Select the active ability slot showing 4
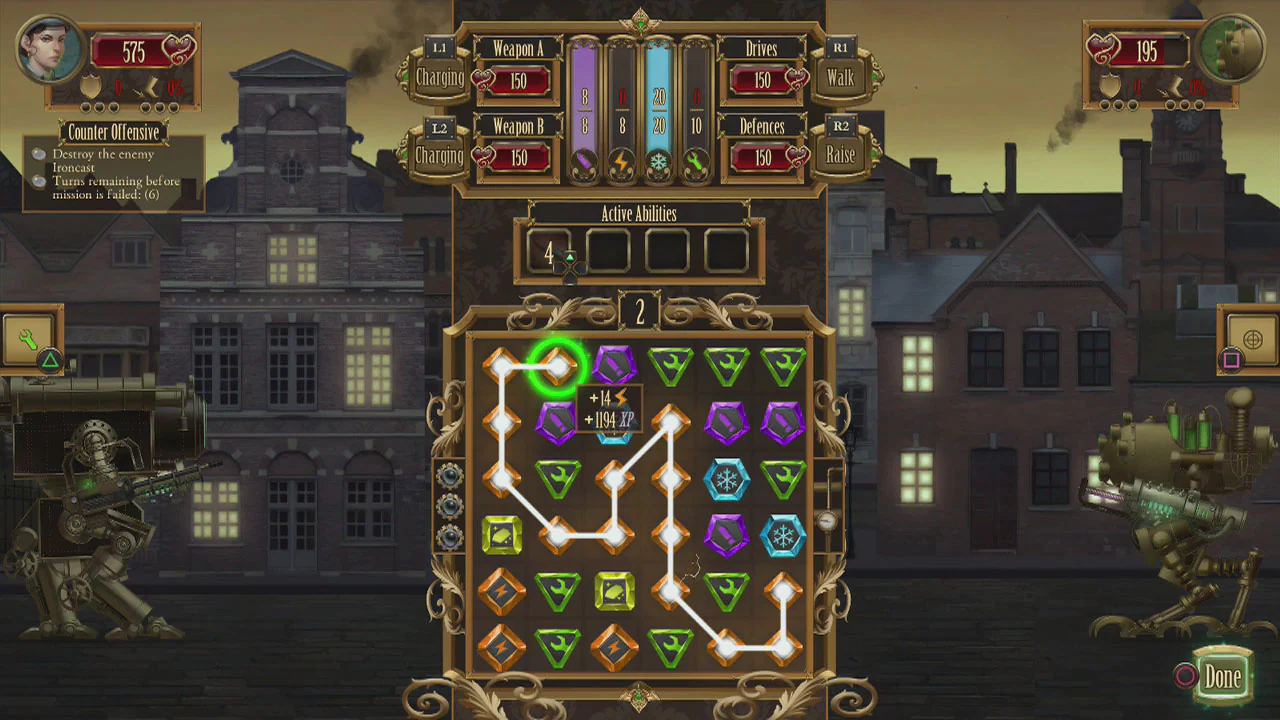Screen dimensions: 1280x720 point(549,253)
